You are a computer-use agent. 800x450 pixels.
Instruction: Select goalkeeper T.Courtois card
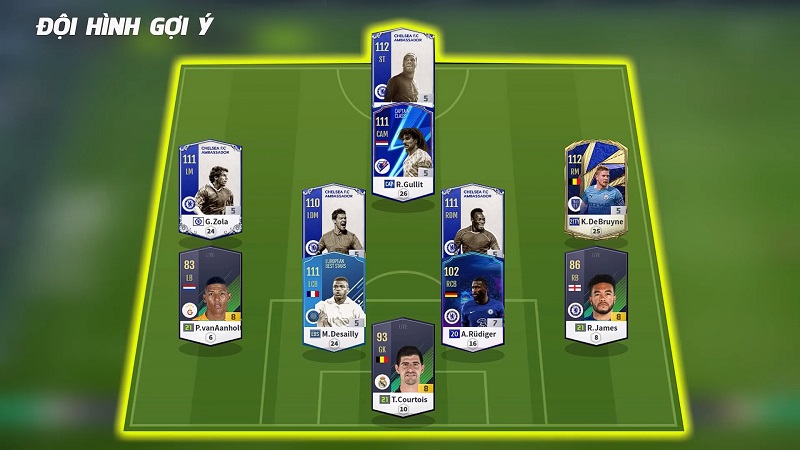coord(403,364)
